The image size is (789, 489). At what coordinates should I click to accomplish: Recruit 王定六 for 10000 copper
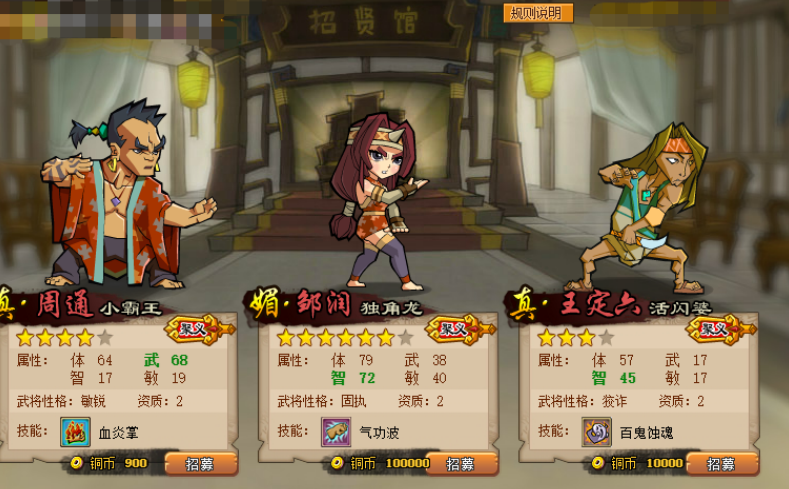click(721, 463)
